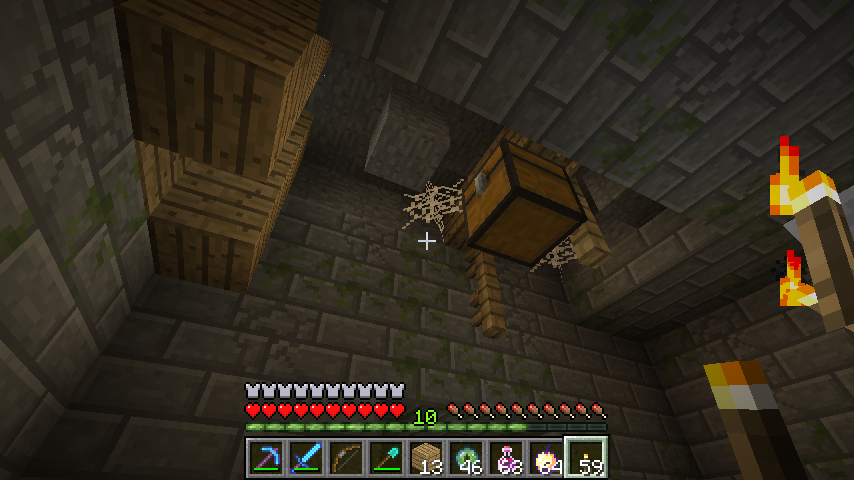Choose the glowing orange orb item slot
The width and height of the screenshot is (854, 480).
[x=546, y=458]
